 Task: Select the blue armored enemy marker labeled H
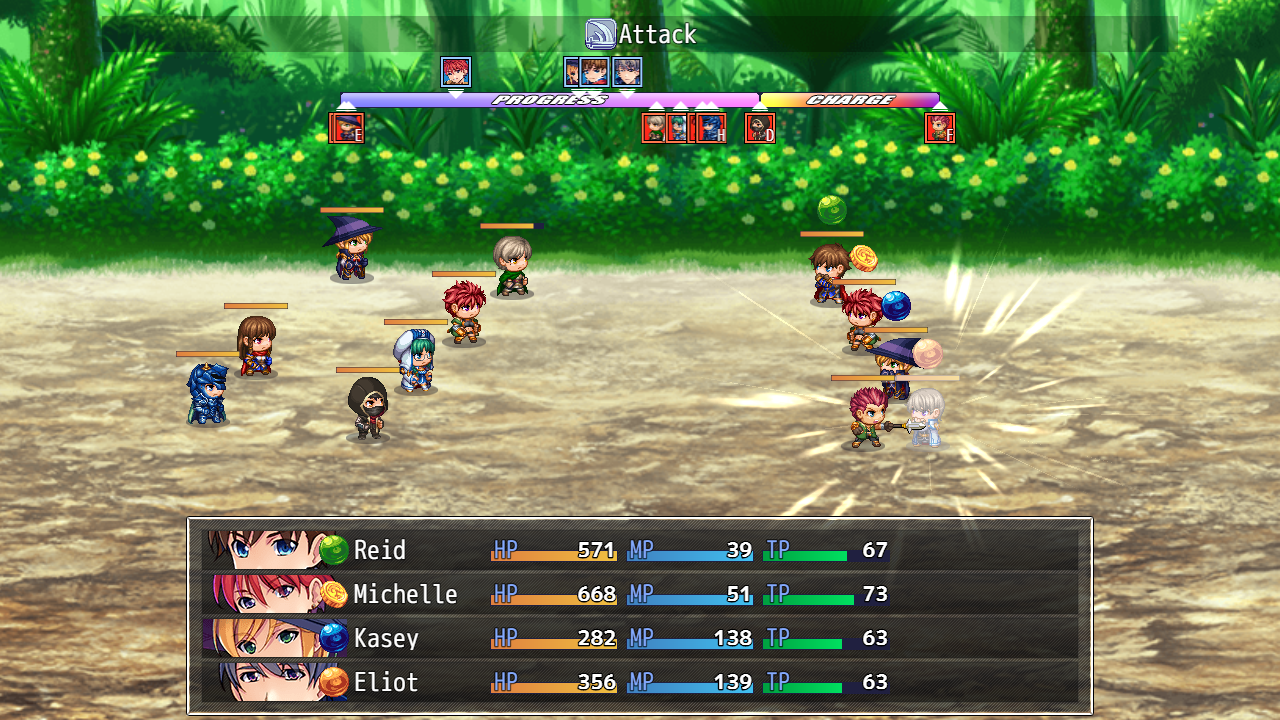click(x=712, y=128)
